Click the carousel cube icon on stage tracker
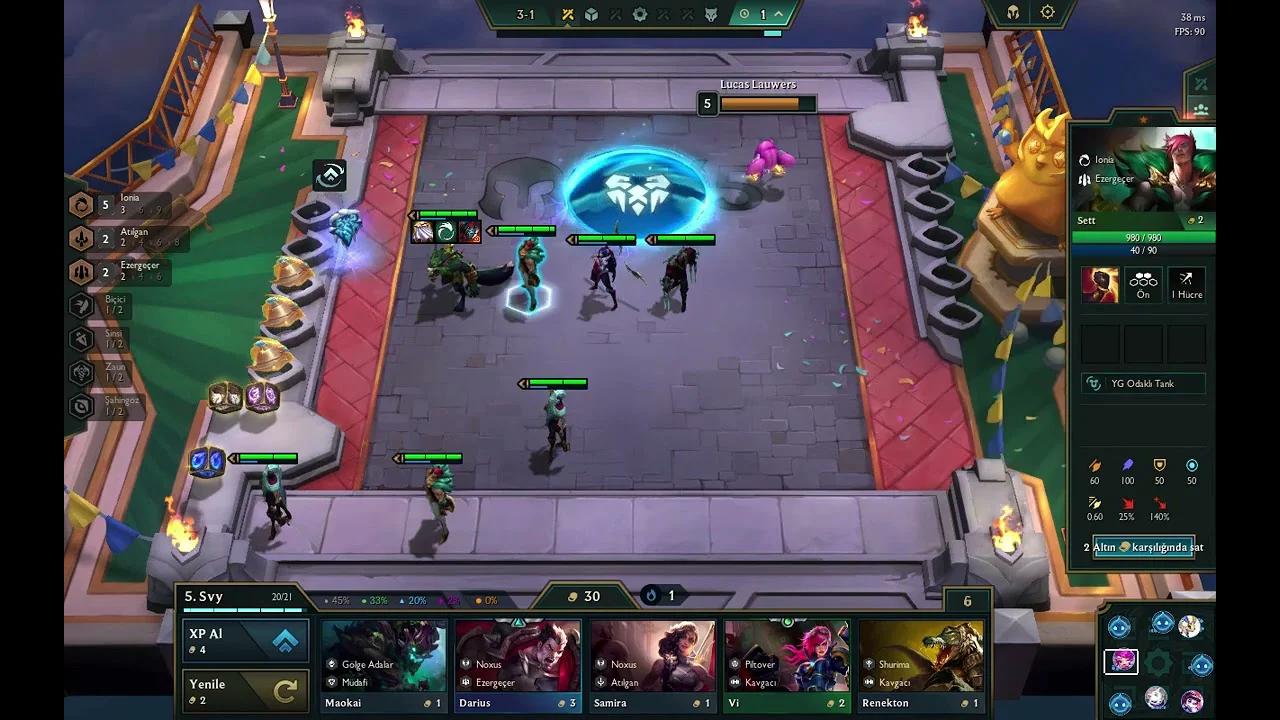1280x720 pixels. coord(591,15)
